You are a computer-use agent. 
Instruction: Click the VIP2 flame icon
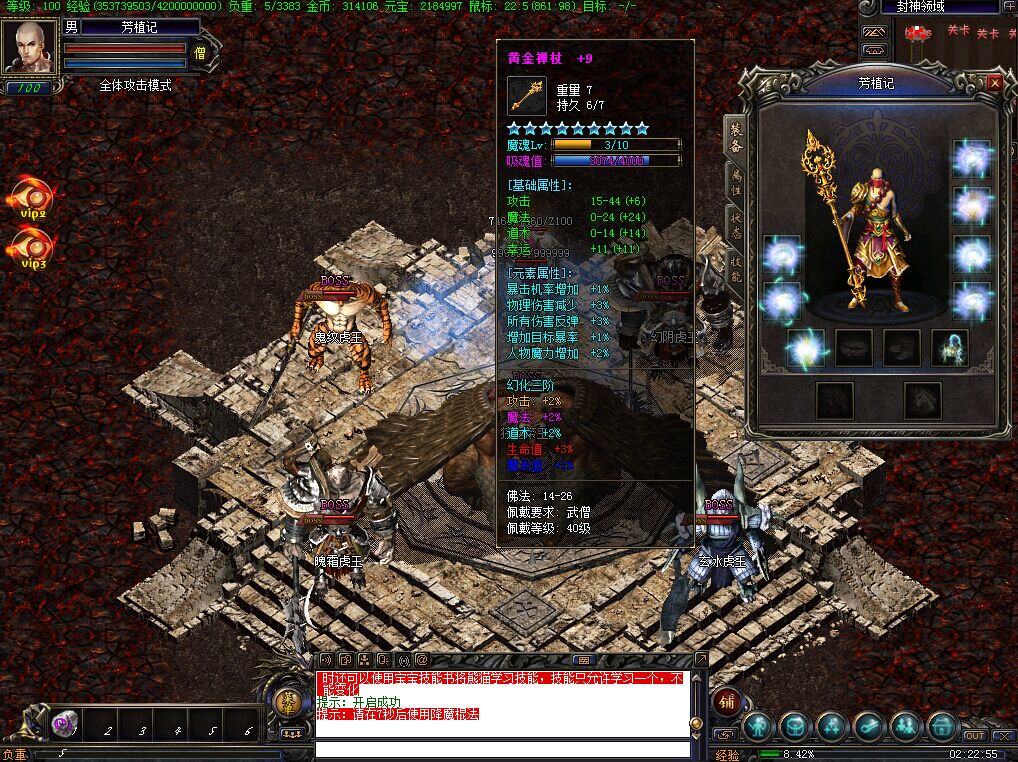[x=34, y=197]
